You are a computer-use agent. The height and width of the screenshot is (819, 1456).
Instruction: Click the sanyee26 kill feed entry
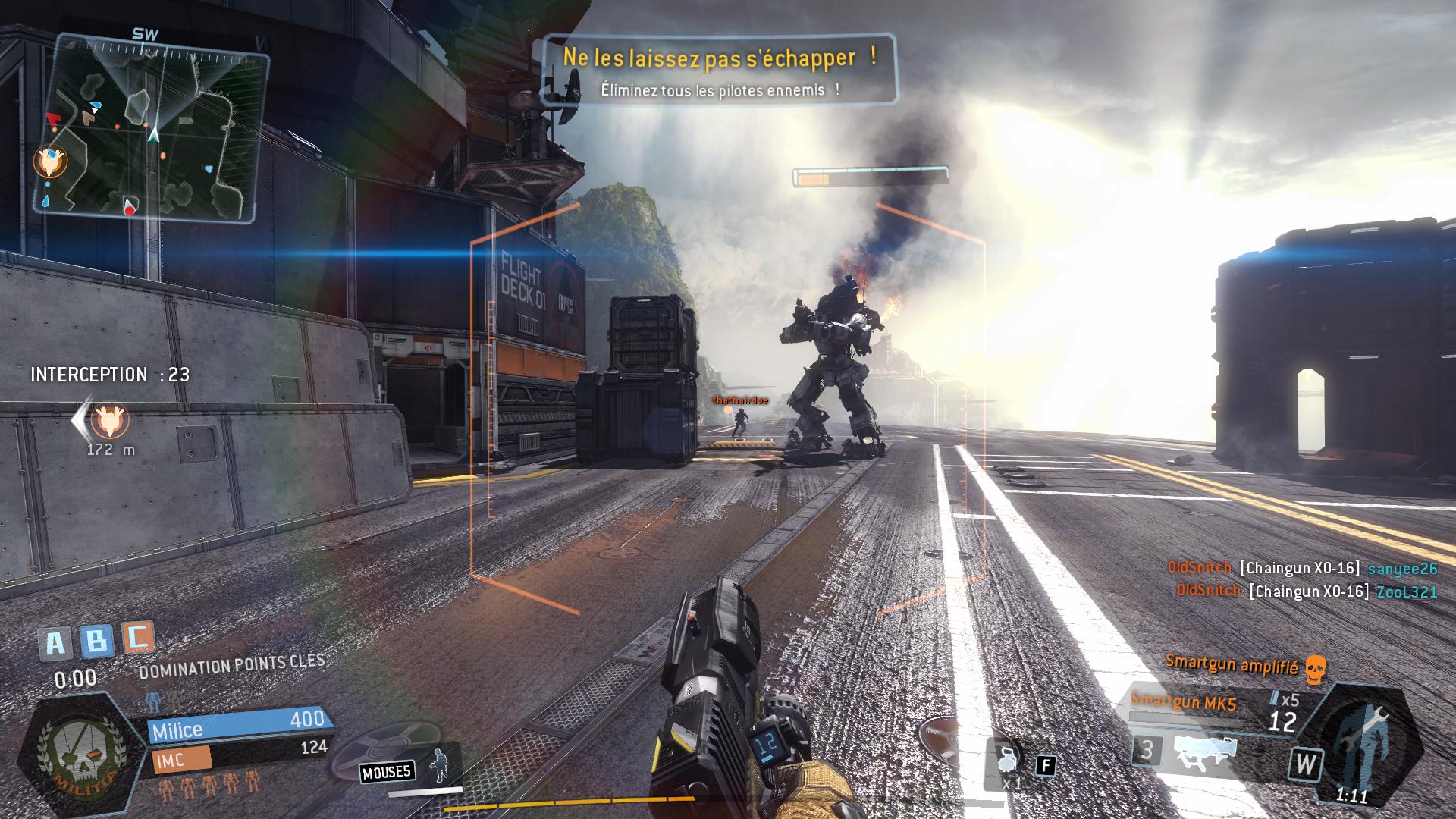coord(1302,568)
